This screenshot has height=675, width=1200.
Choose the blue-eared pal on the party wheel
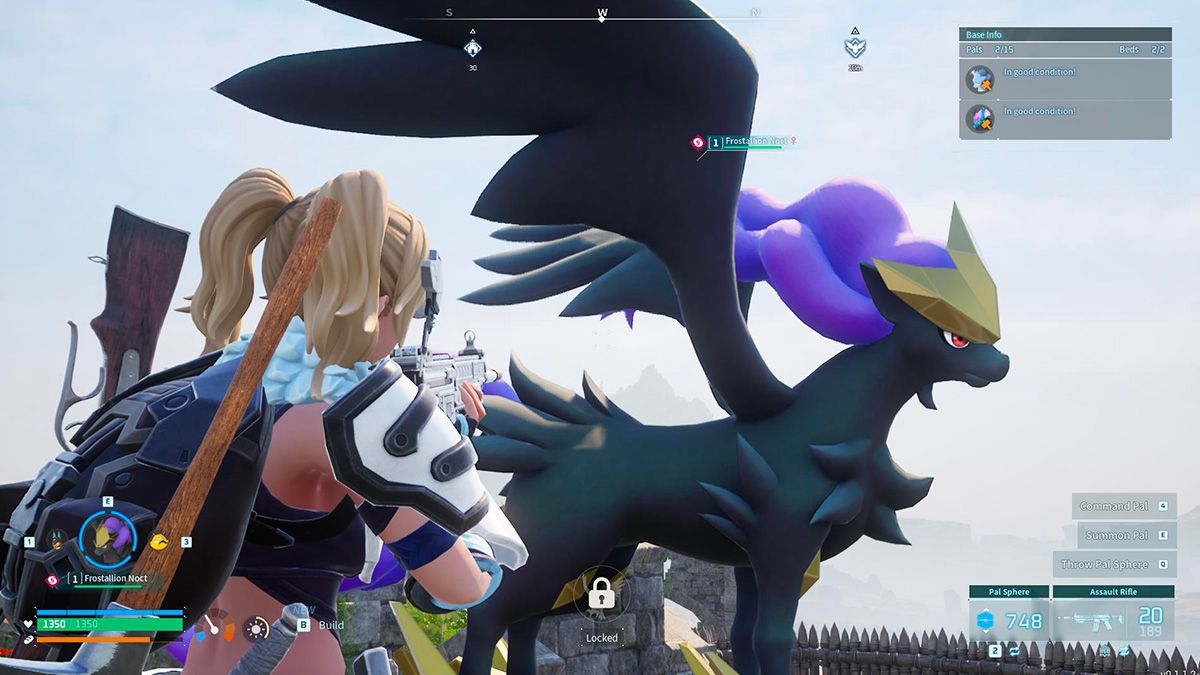(58, 541)
